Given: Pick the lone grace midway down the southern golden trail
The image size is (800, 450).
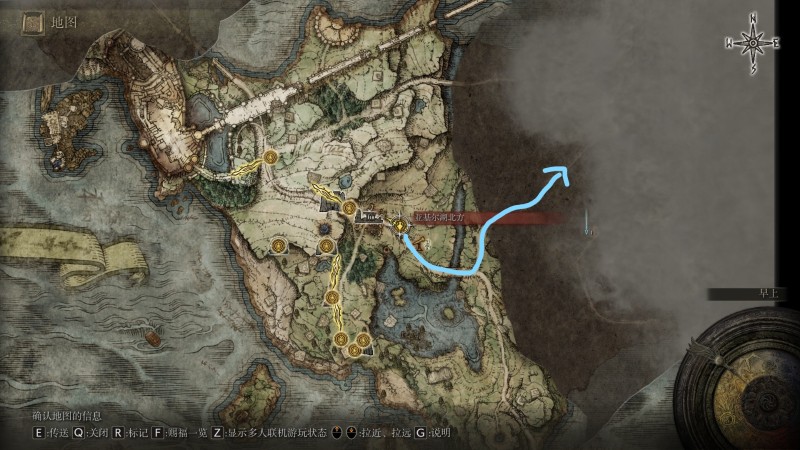Looking at the screenshot, I should [331, 299].
